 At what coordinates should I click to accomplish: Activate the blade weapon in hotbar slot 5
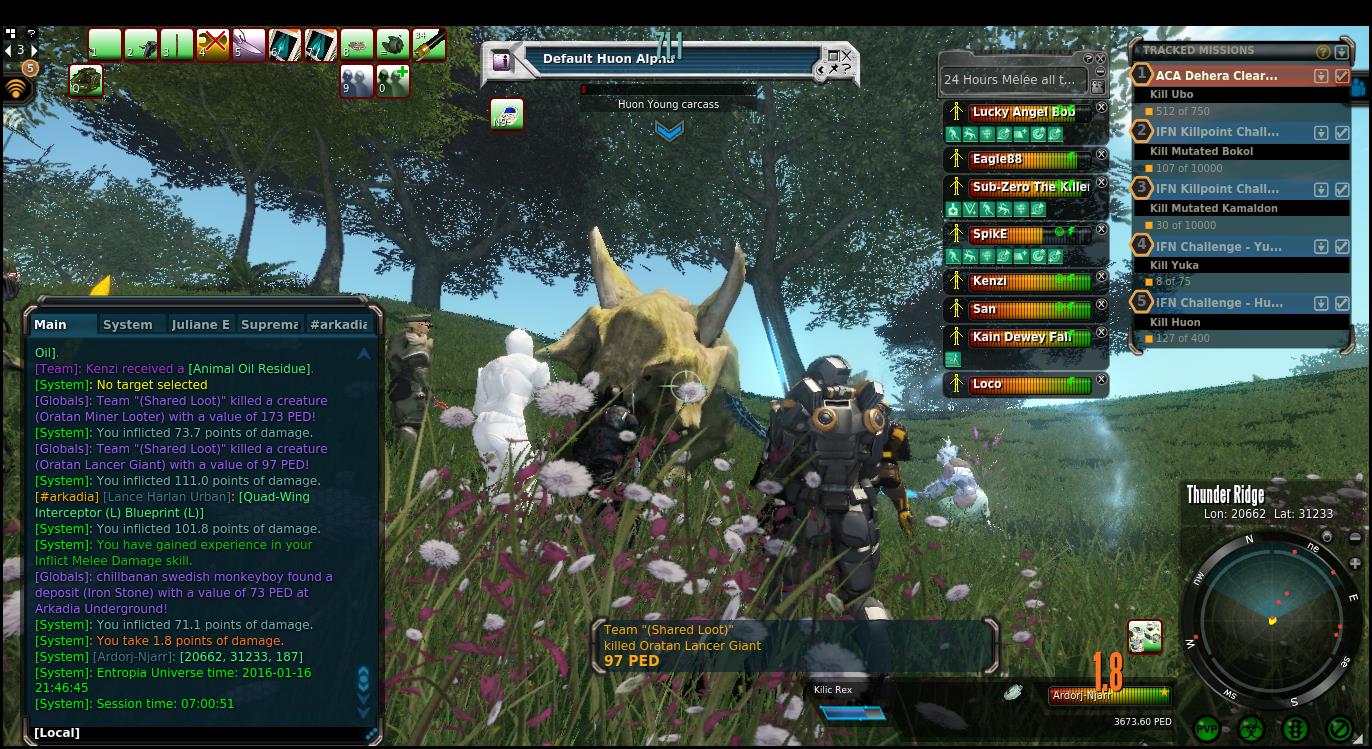[249, 45]
